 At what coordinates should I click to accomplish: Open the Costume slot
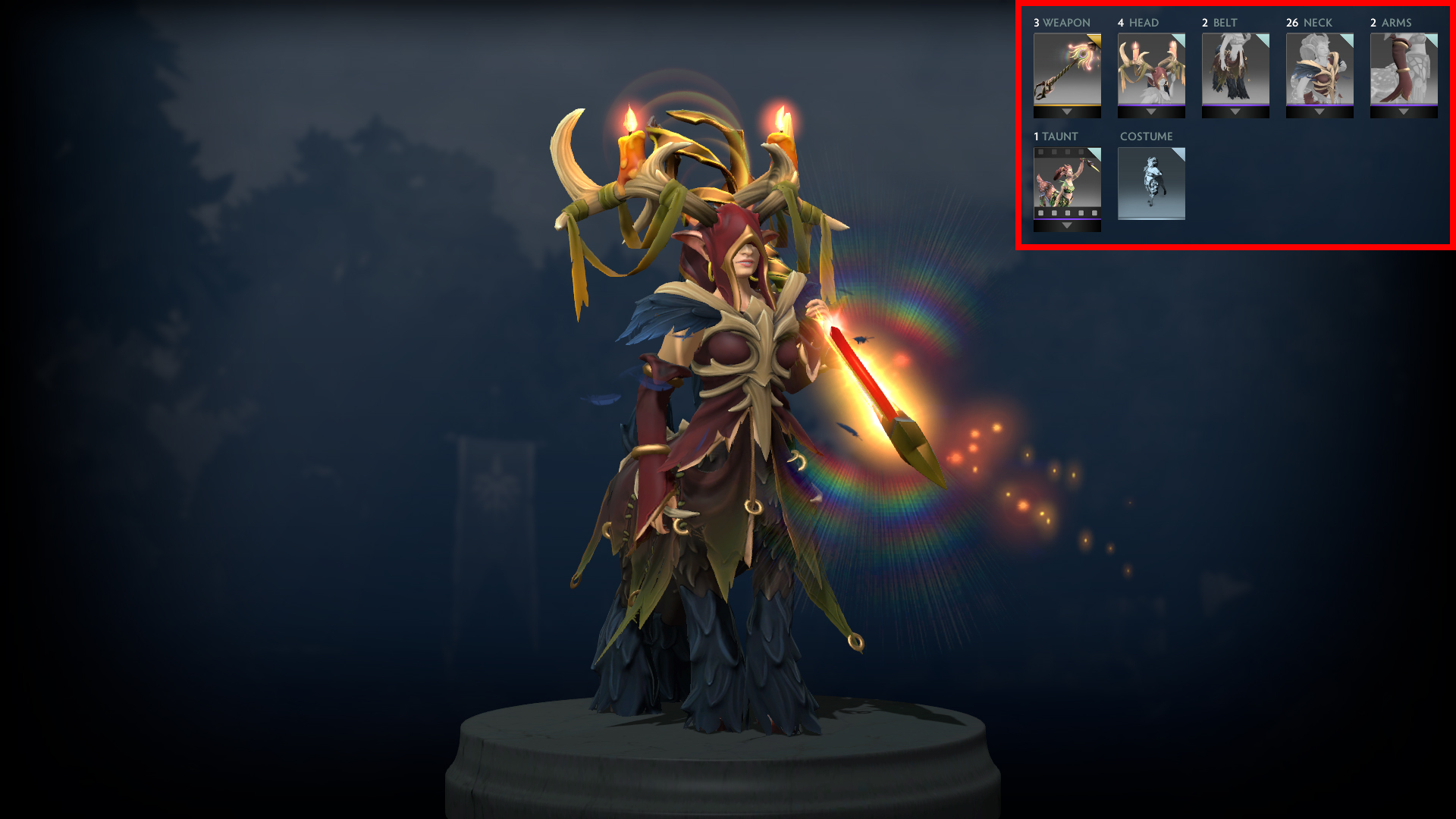(x=1151, y=183)
